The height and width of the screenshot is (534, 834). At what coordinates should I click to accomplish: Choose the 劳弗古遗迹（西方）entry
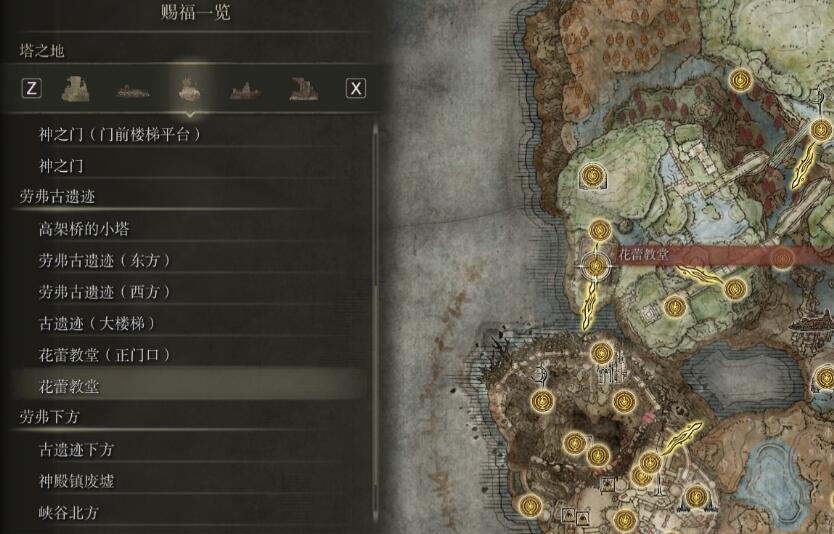pyautogui.click(x=105, y=292)
